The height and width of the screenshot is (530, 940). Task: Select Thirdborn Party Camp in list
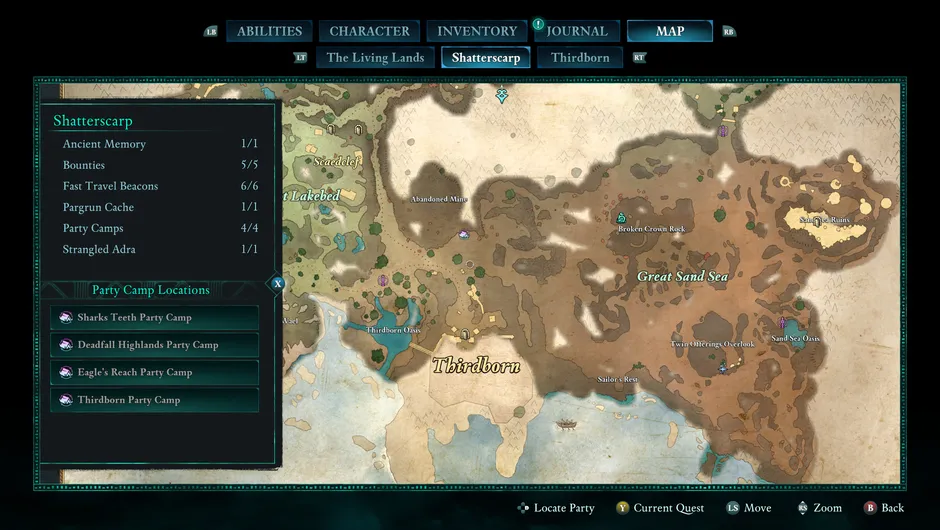coord(155,400)
